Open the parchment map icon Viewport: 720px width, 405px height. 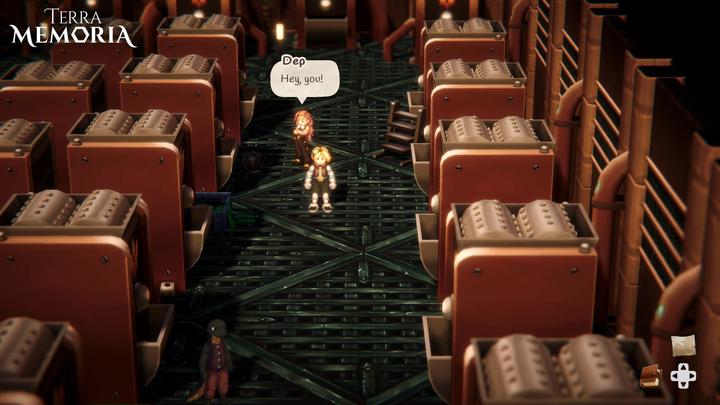(684, 345)
